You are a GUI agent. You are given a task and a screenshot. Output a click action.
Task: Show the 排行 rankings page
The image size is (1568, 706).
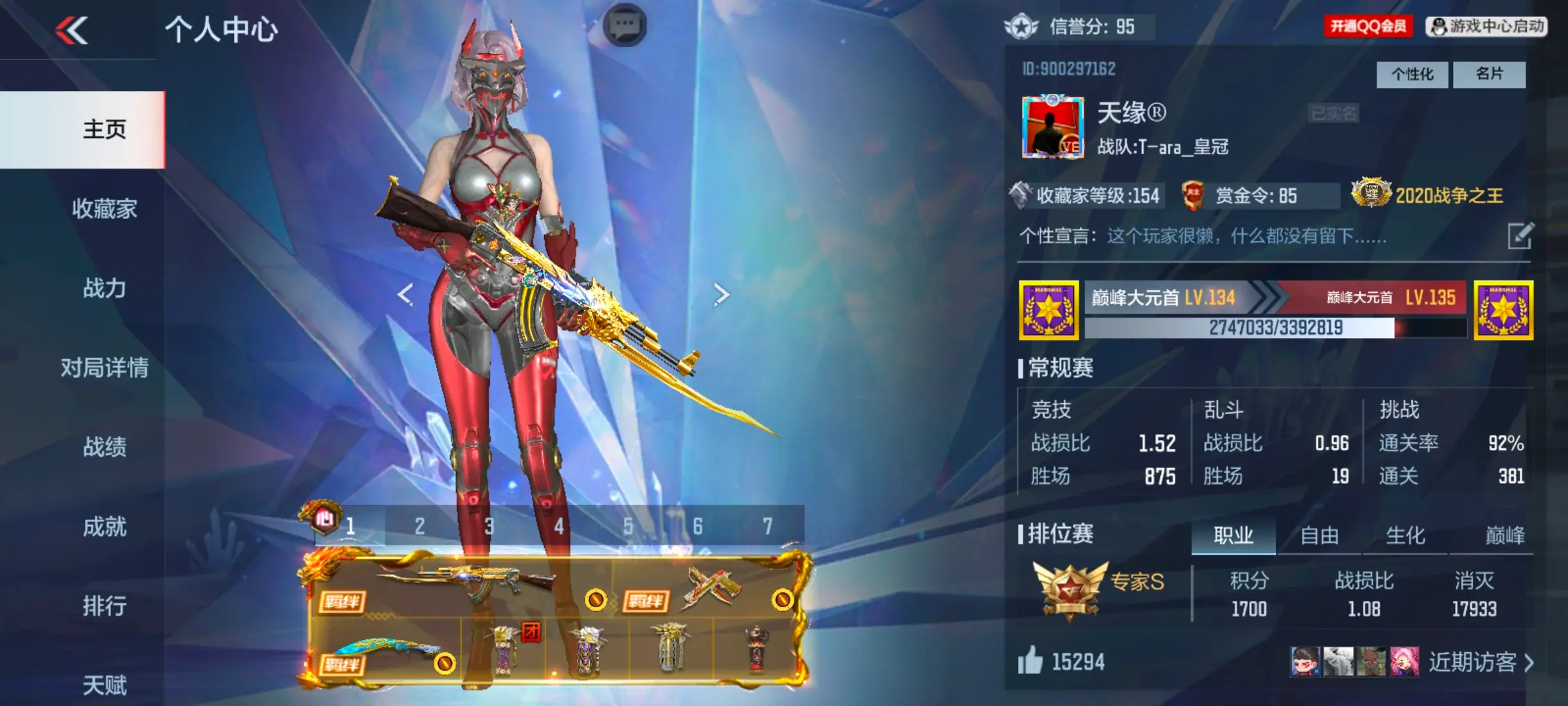point(105,606)
